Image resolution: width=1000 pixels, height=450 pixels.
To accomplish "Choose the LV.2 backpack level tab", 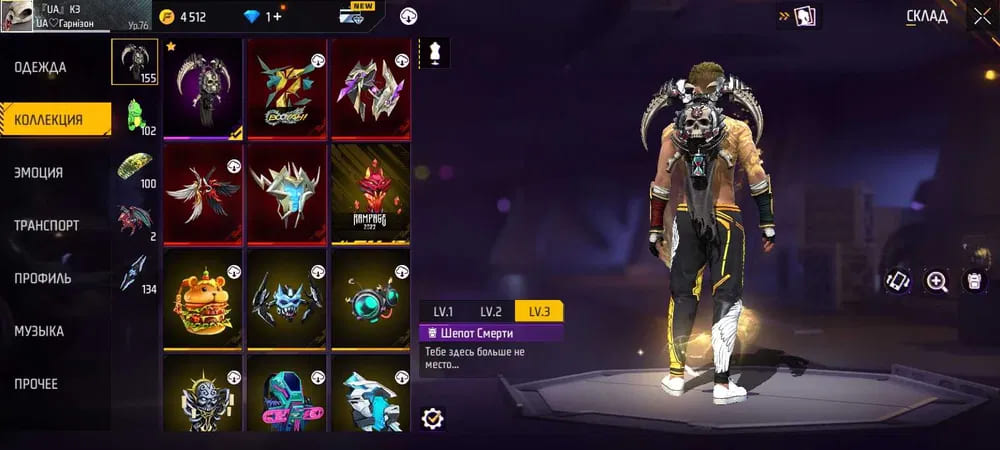I will point(491,311).
